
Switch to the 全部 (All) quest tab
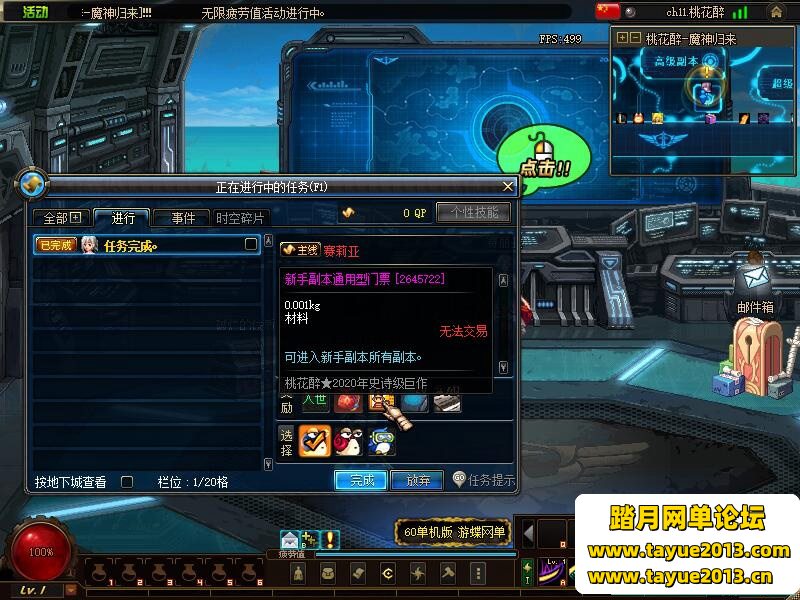pos(62,218)
